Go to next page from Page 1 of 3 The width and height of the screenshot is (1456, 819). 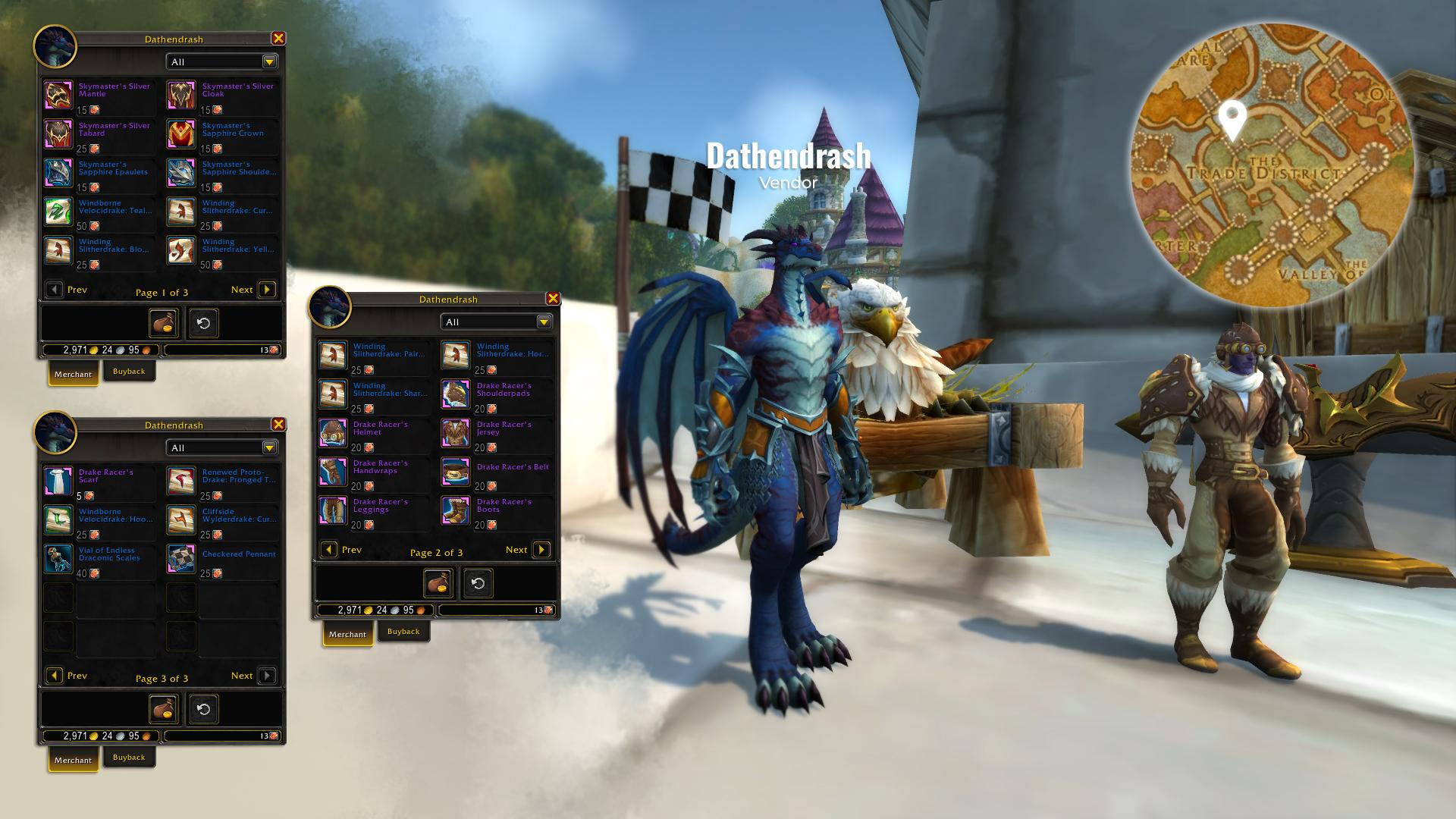(266, 290)
